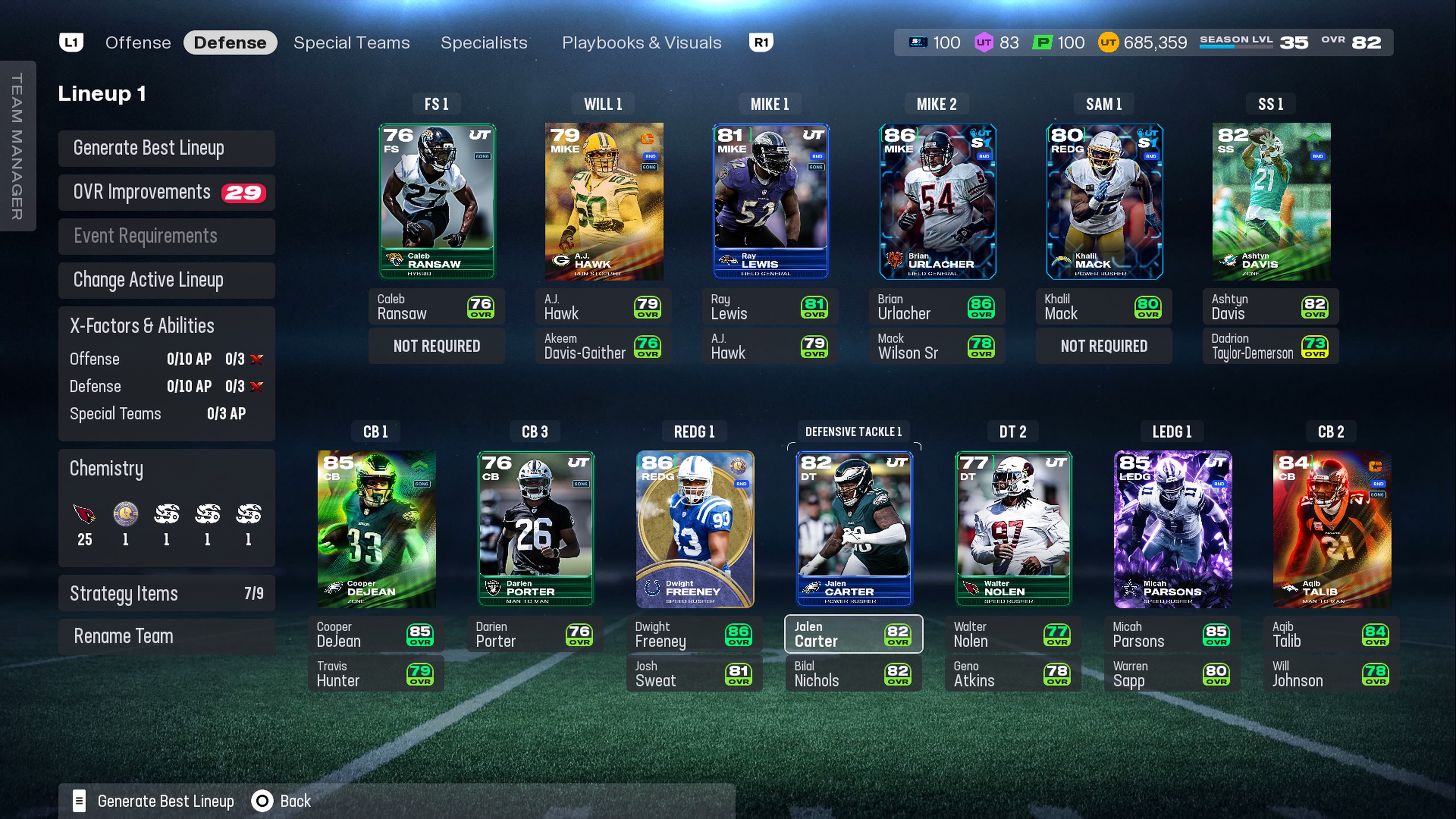The width and height of the screenshot is (1456, 819).
Task: Open Strategy Items menu
Action: pos(166,593)
